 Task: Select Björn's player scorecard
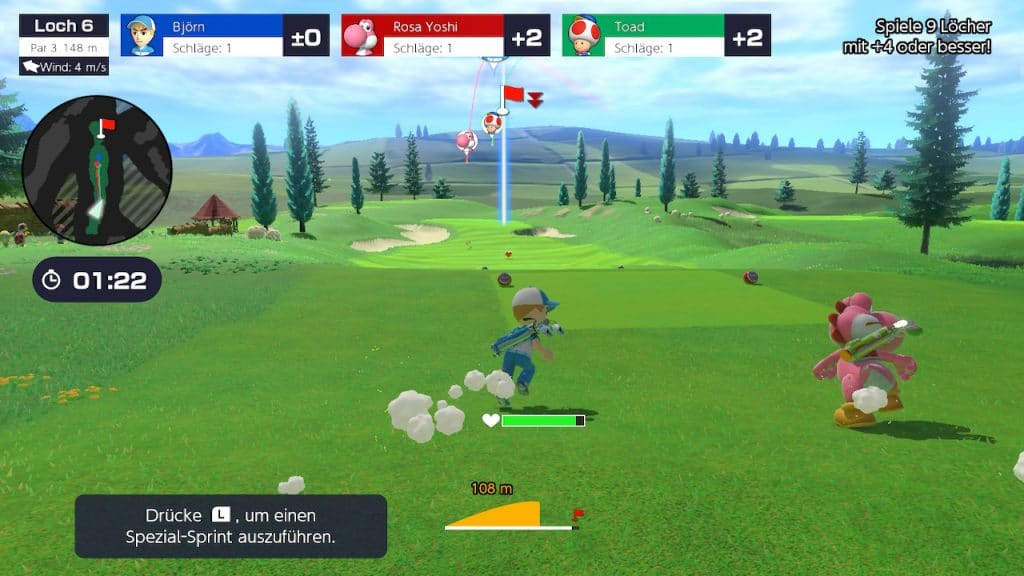pos(224,35)
